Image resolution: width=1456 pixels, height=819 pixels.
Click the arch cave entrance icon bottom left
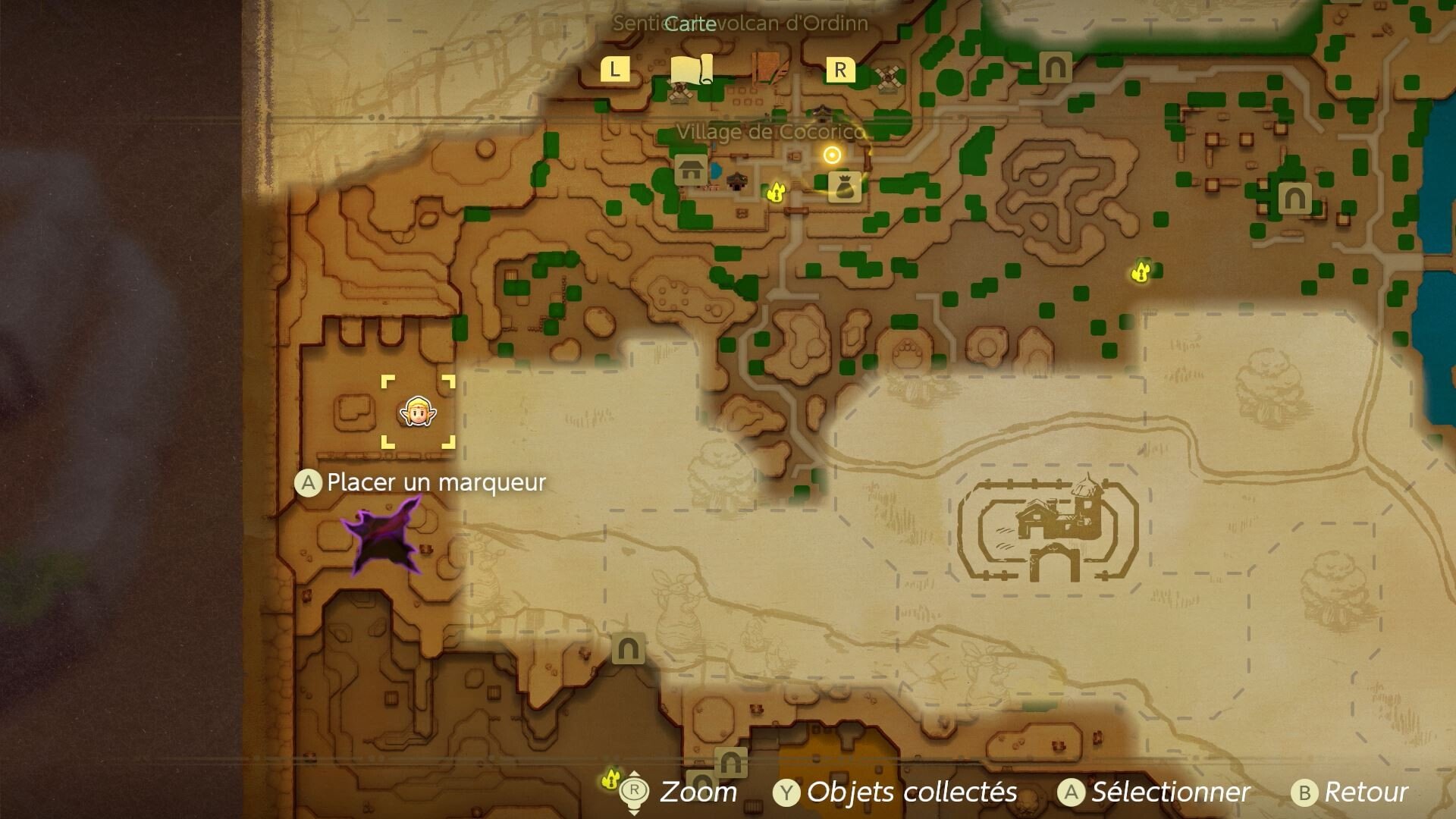pos(627,648)
